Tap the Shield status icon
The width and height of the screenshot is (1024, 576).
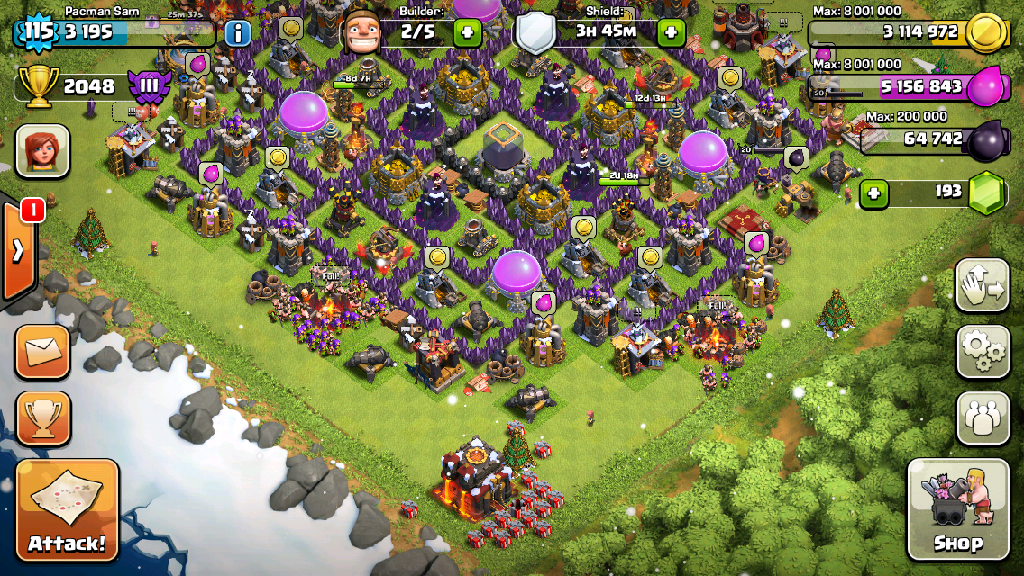535,34
